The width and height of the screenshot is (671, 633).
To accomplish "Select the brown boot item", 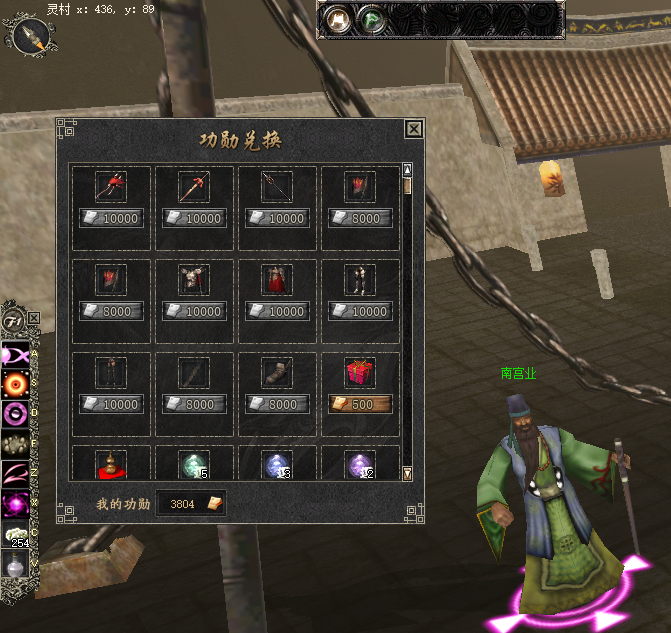I will [276, 373].
